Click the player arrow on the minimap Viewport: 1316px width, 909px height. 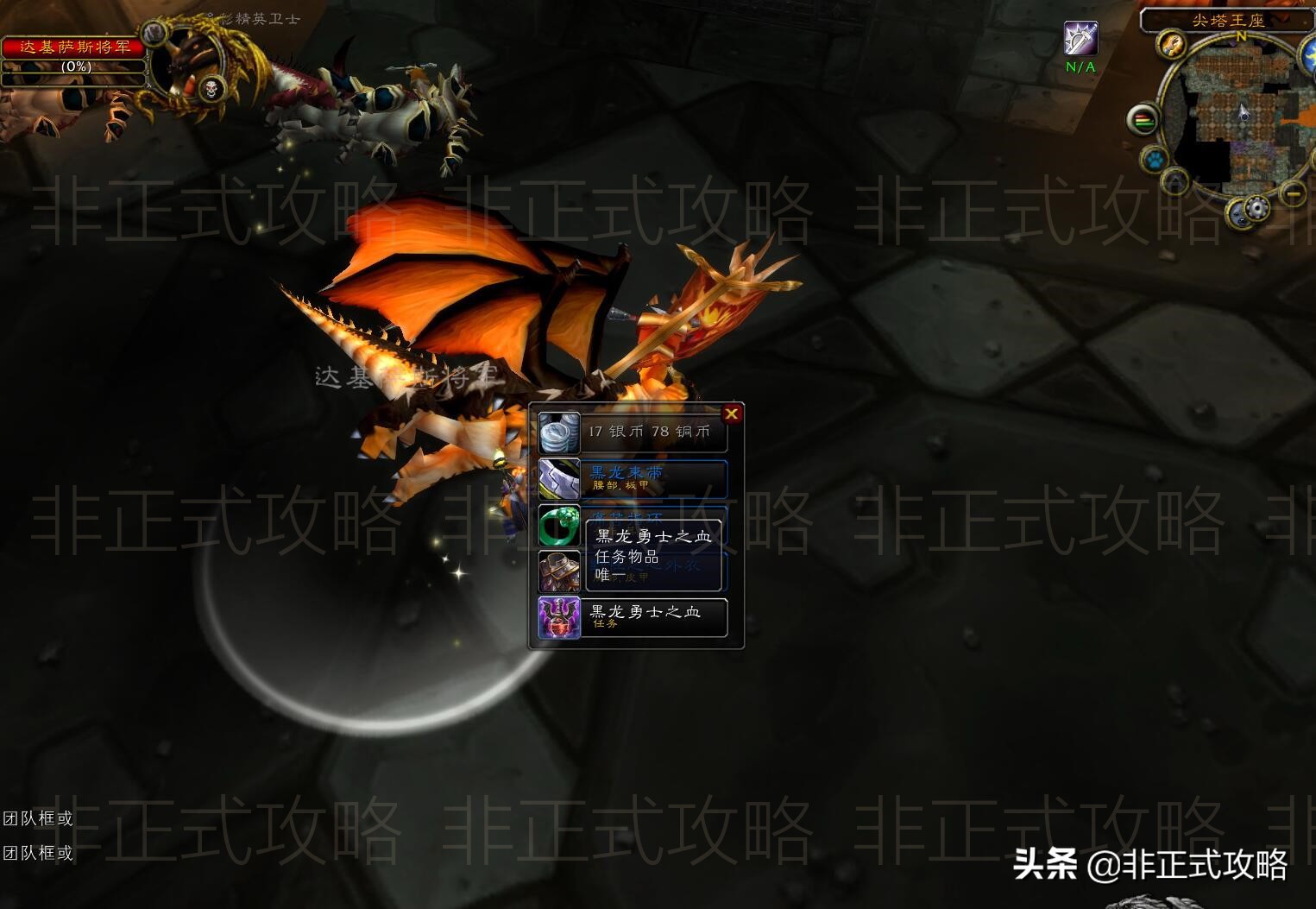tap(1244, 112)
